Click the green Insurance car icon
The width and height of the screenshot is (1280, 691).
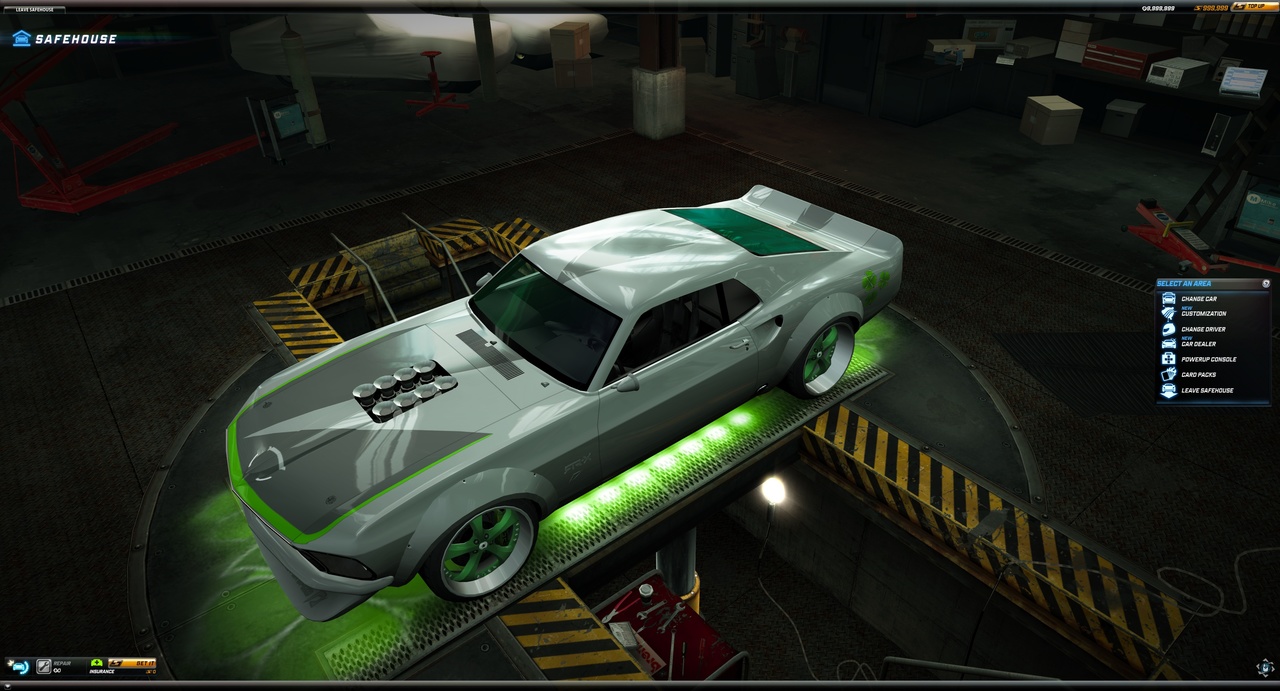coord(97,662)
